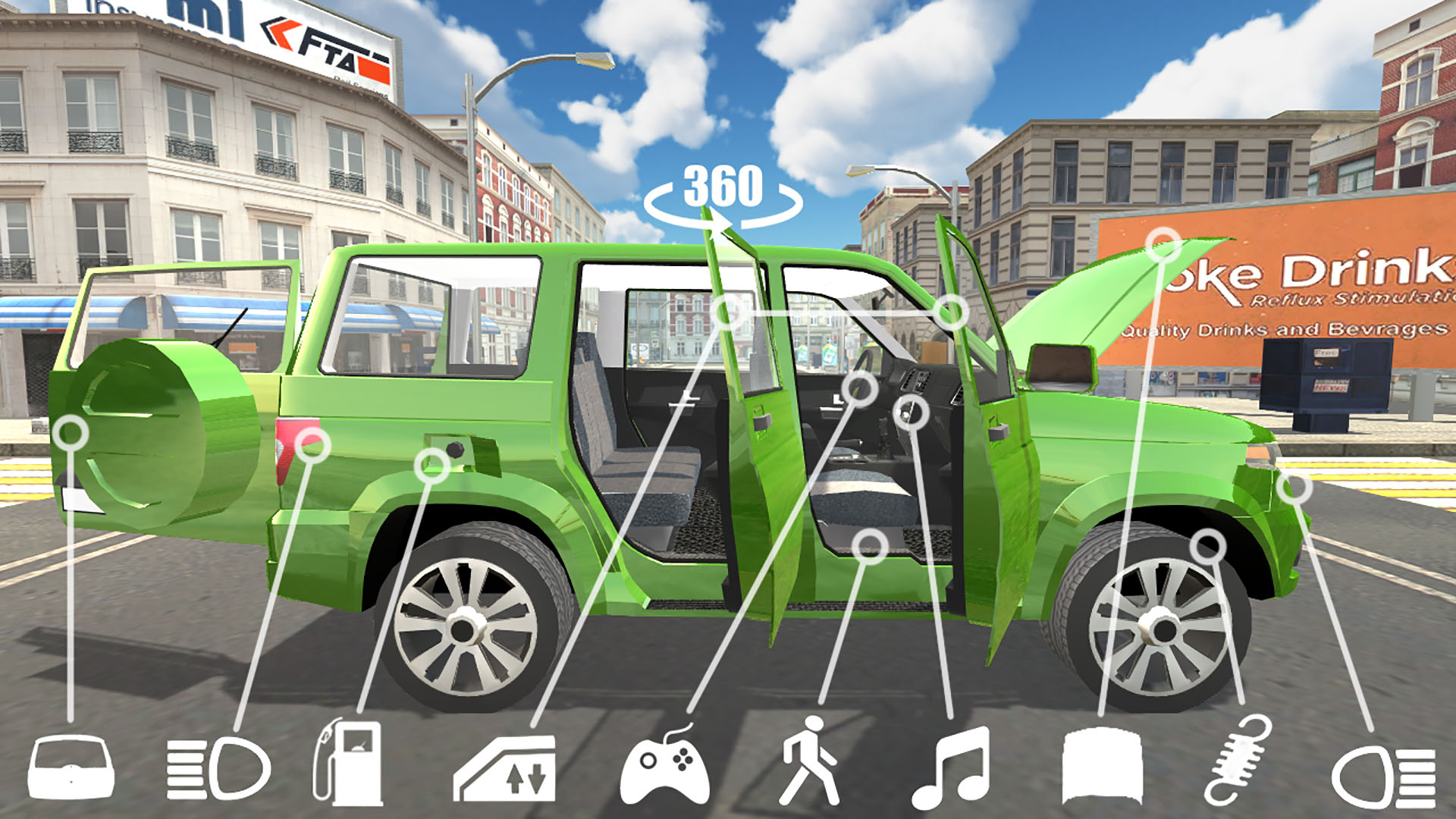This screenshot has height=819, width=1456.
Task: Tap the trunk door icon
Action: pos(71,767)
